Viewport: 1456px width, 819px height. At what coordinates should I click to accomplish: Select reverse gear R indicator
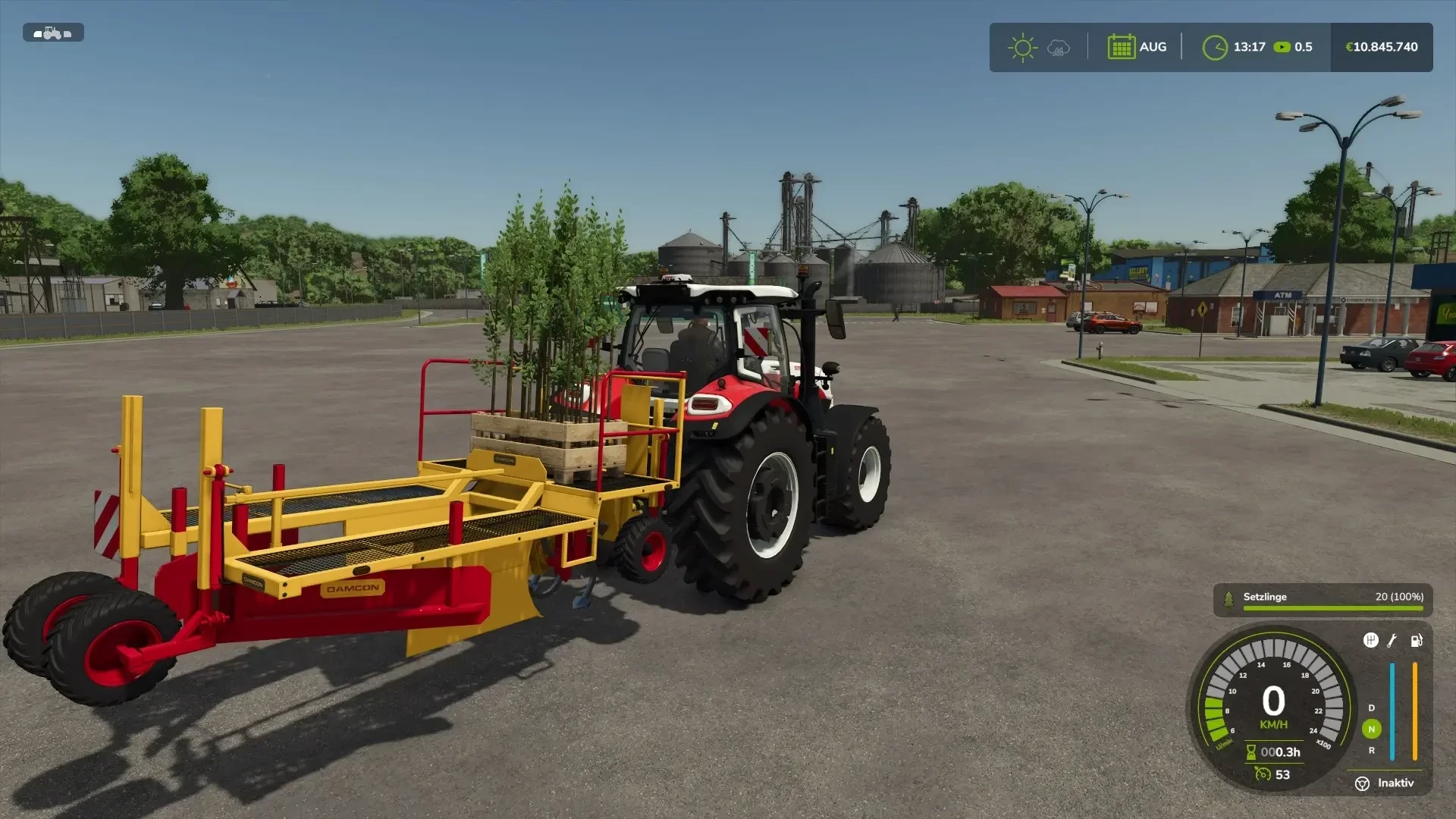(1370, 750)
